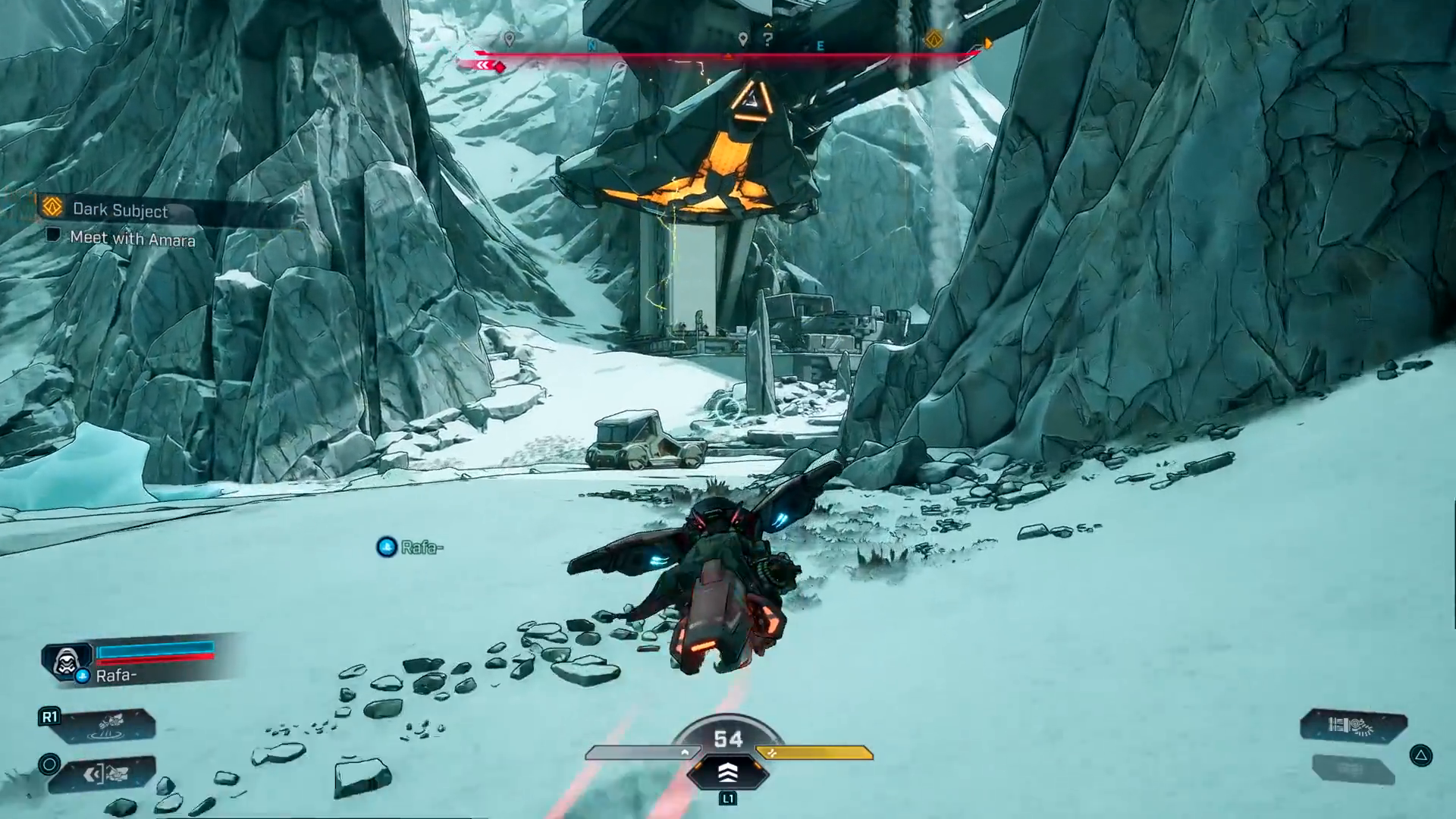Click the N direction label on the compass

pyautogui.click(x=591, y=45)
